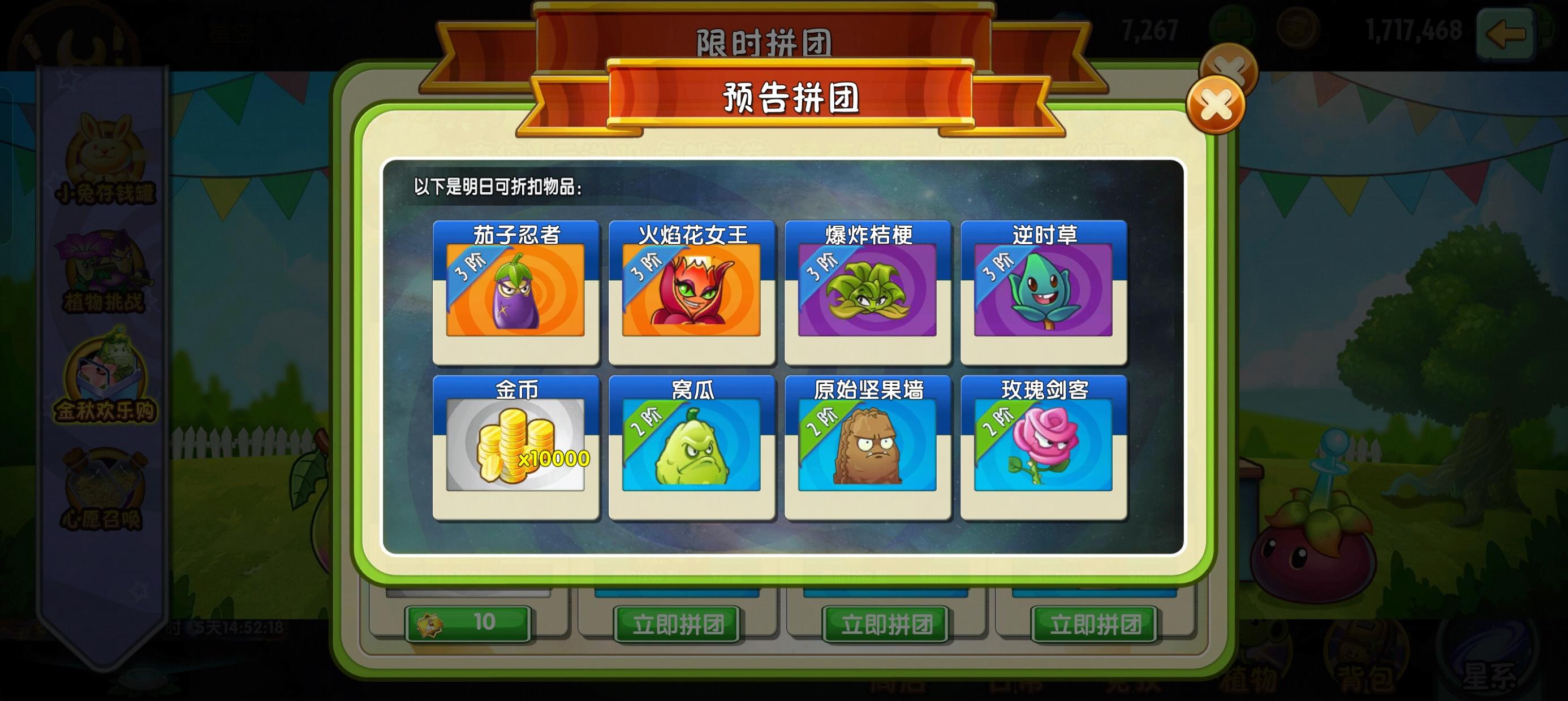
Task: Select the 茄子忍者 item card
Action: (x=516, y=292)
